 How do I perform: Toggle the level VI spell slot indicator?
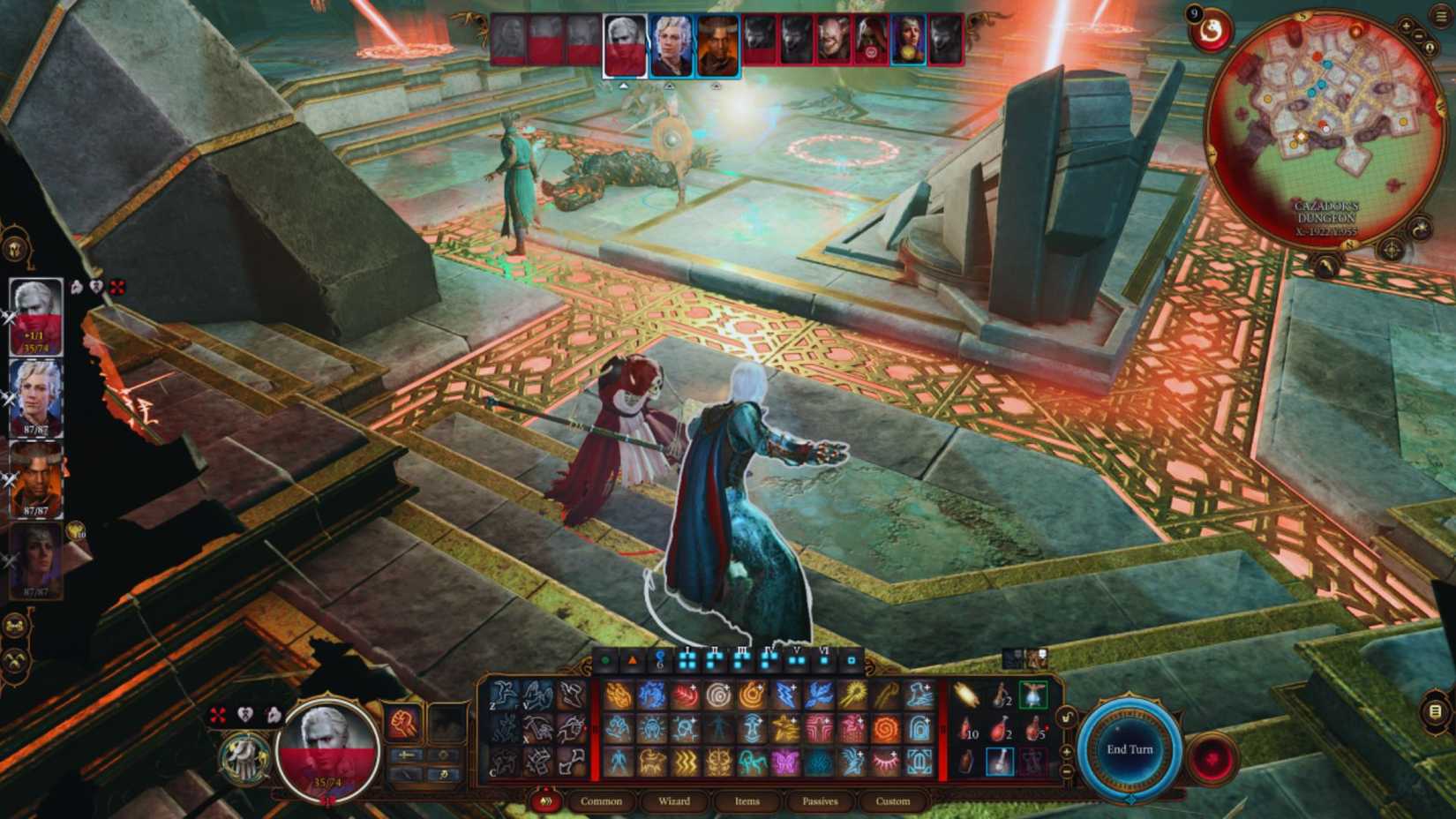coord(825,660)
